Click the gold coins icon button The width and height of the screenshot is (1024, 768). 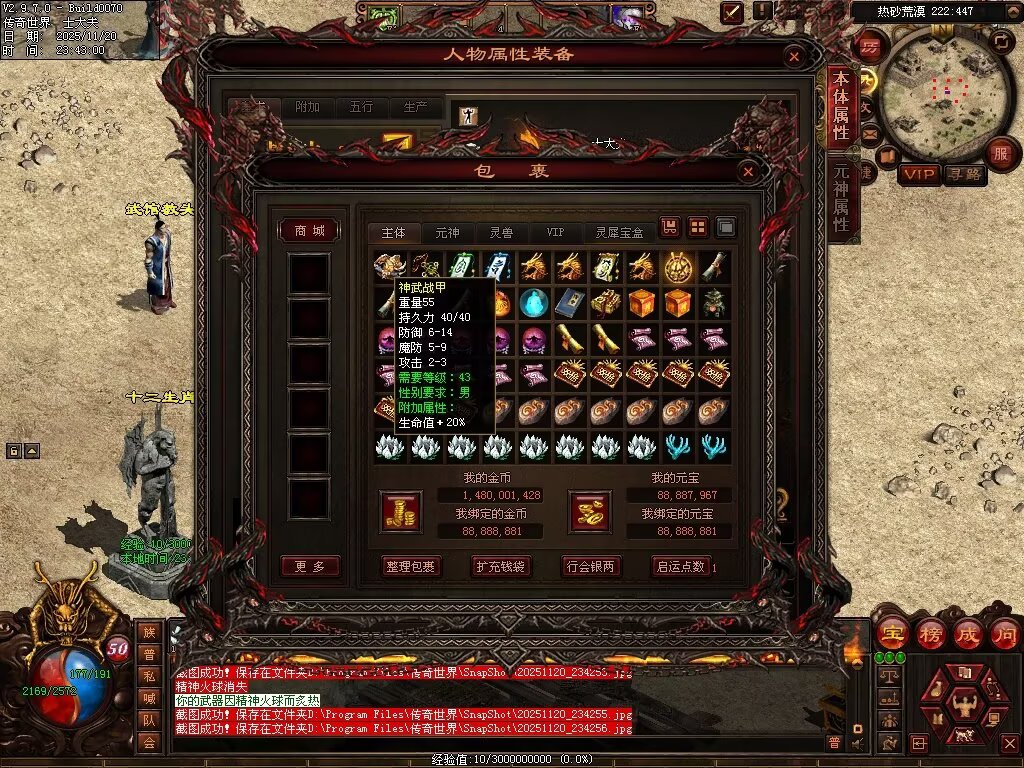402,511
